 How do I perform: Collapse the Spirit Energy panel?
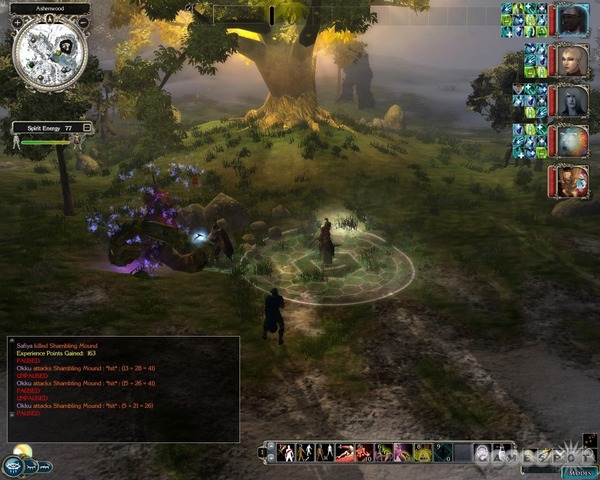[88, 127]
